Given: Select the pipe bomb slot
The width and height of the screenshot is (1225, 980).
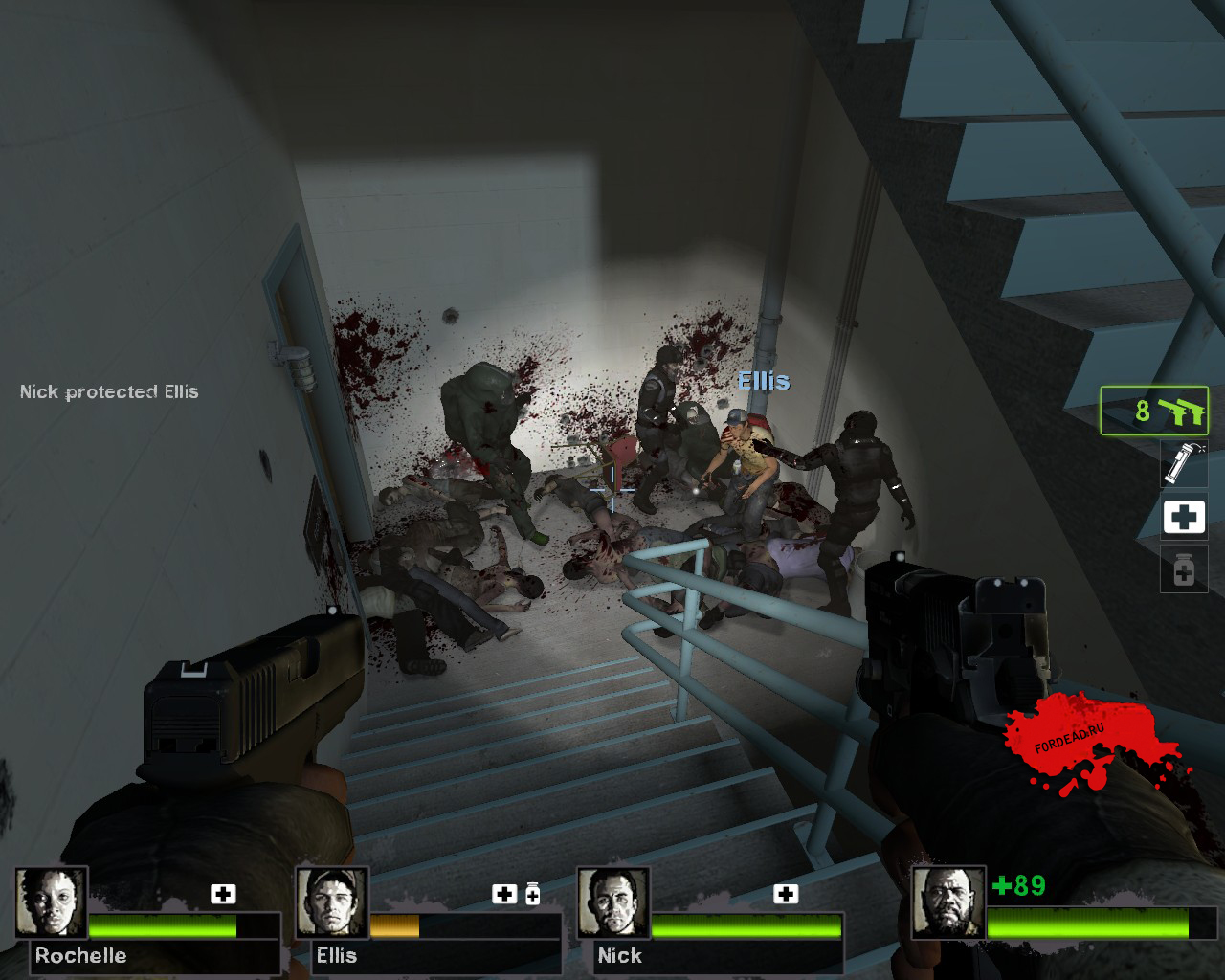Looking at the screenshot, I should 1183,462.
